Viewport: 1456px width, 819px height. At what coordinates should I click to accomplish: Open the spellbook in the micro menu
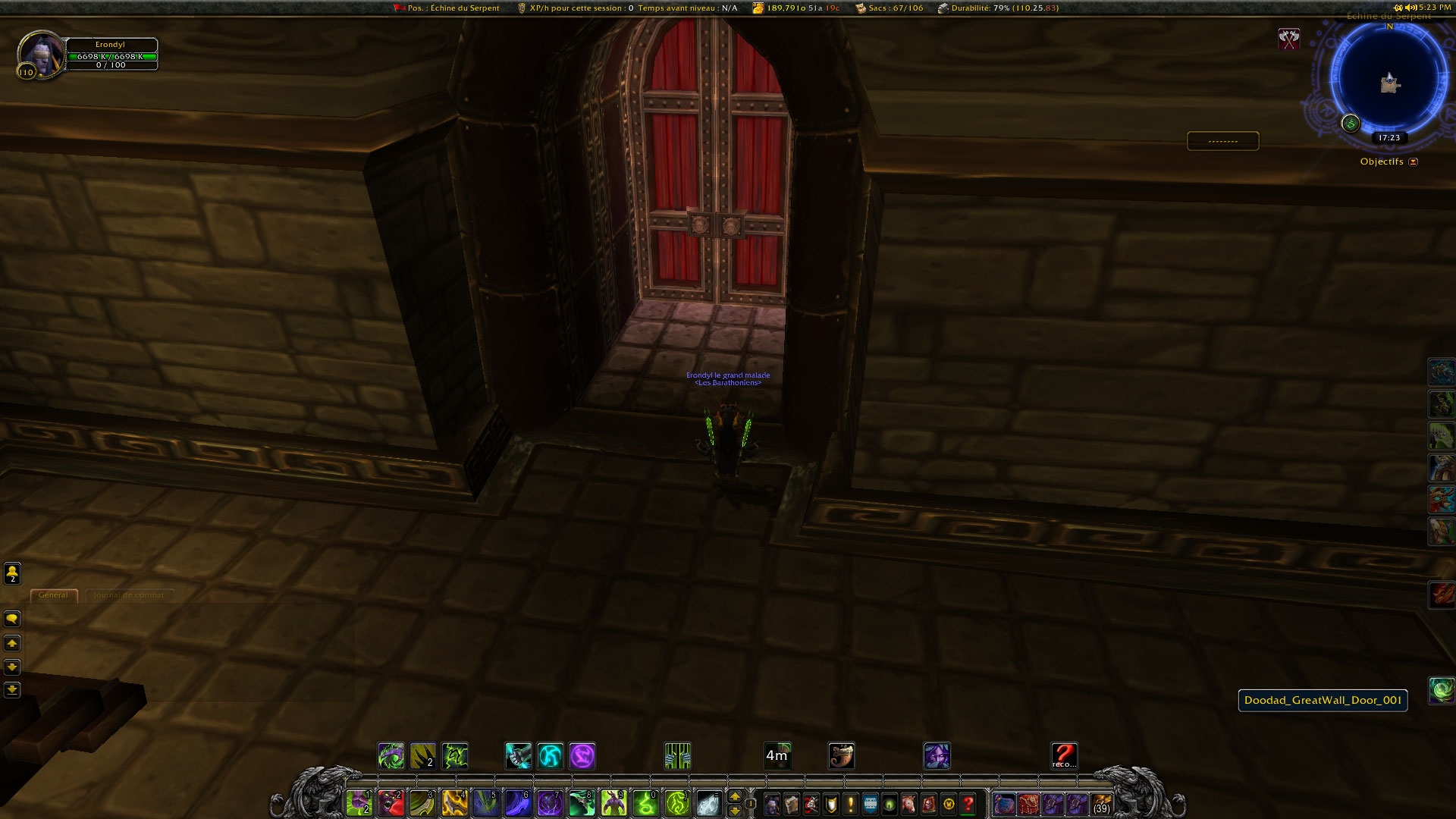tap(792, 804)
